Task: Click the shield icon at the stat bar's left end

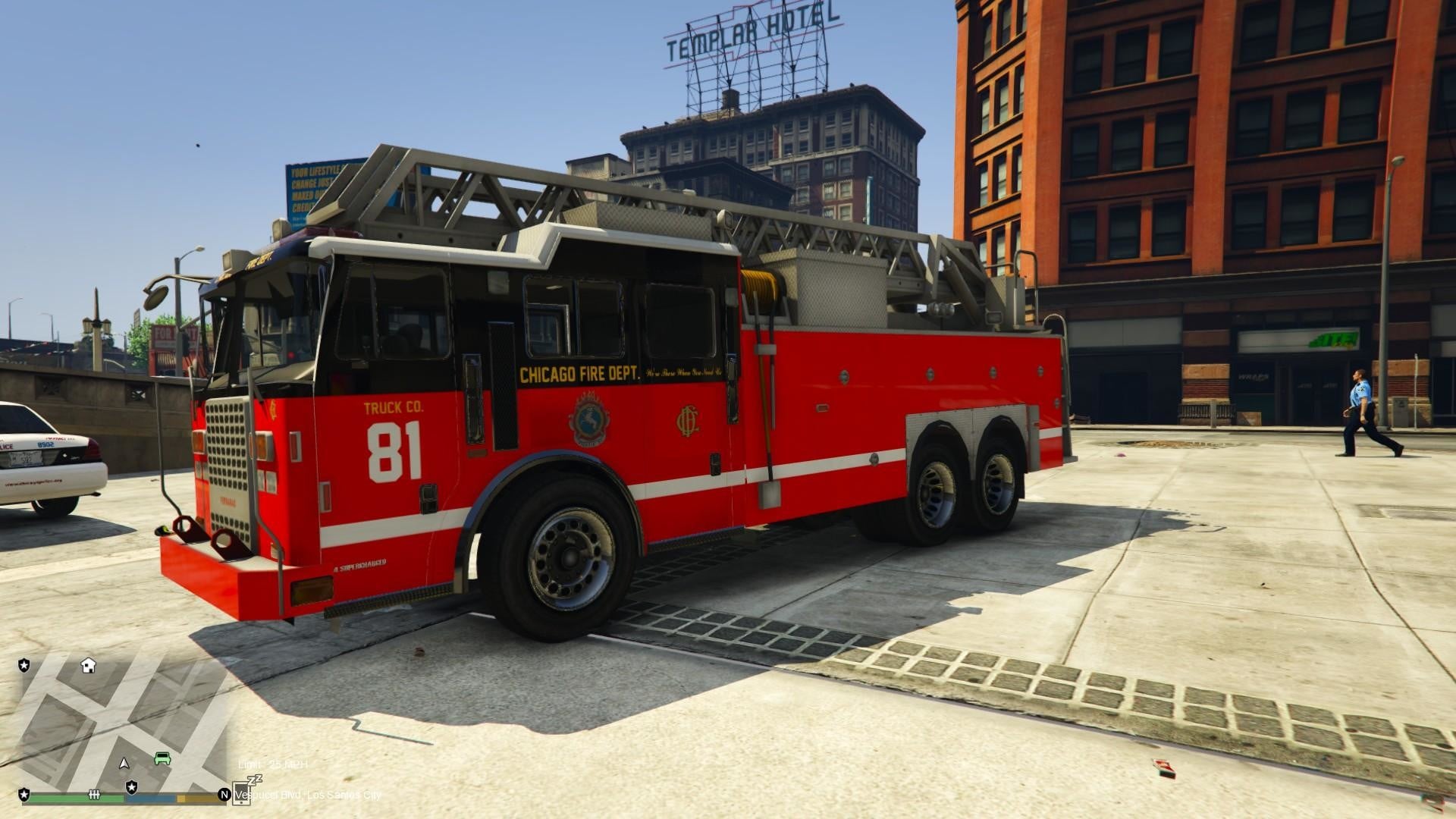Action: (25, 794)
